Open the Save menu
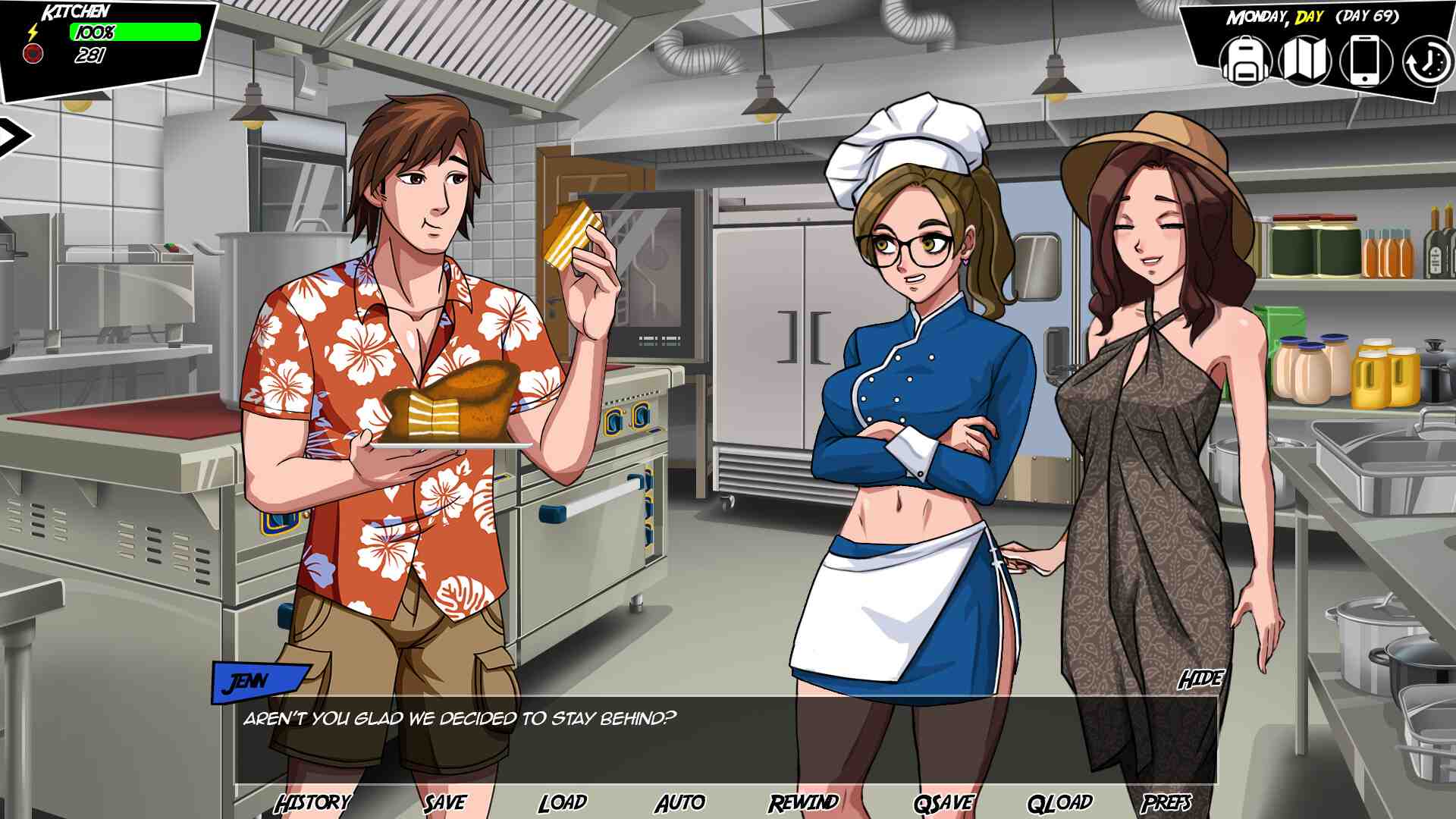 [x=444, y=802]
